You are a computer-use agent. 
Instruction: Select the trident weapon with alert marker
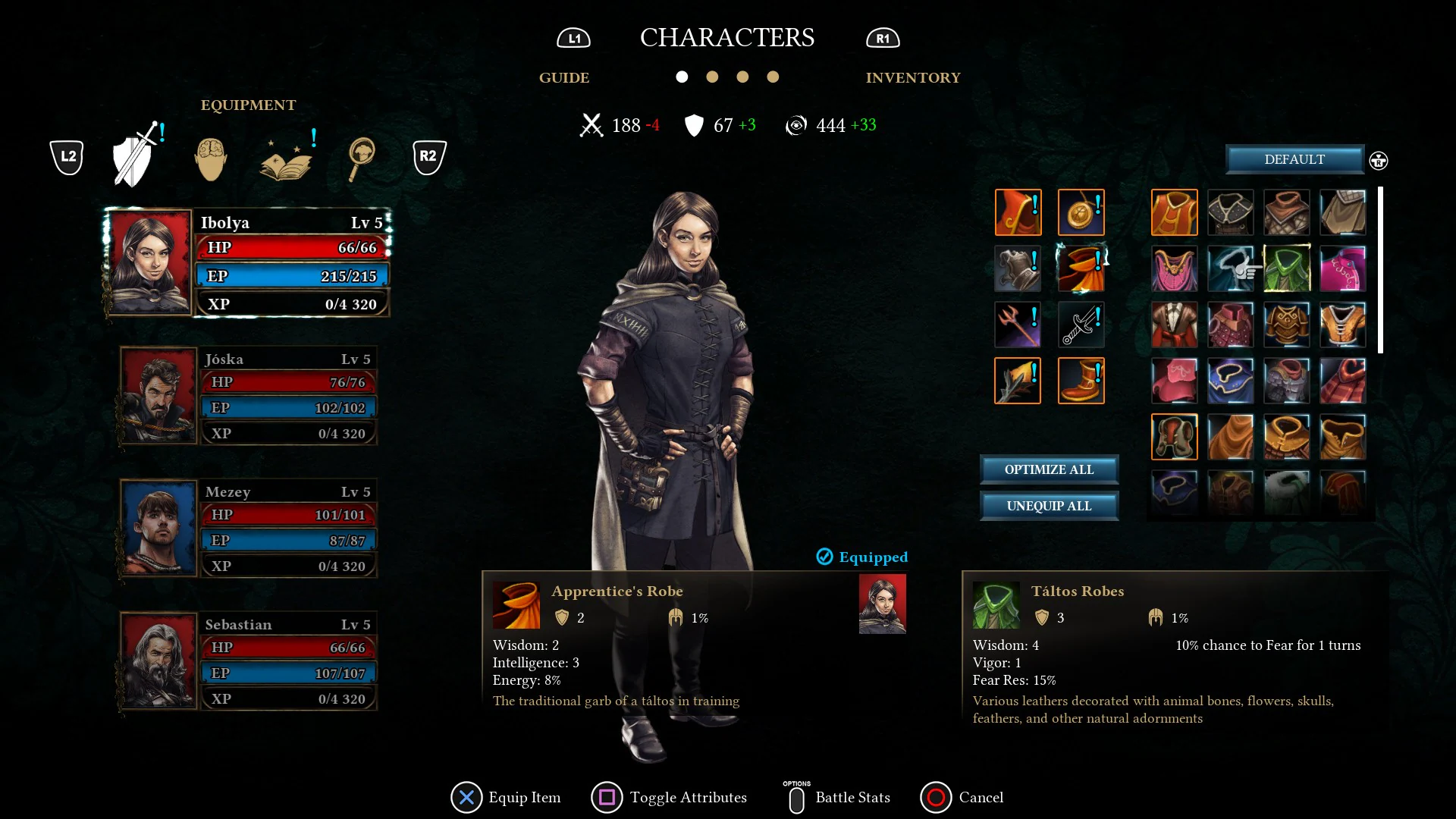tap(1018, 324)
